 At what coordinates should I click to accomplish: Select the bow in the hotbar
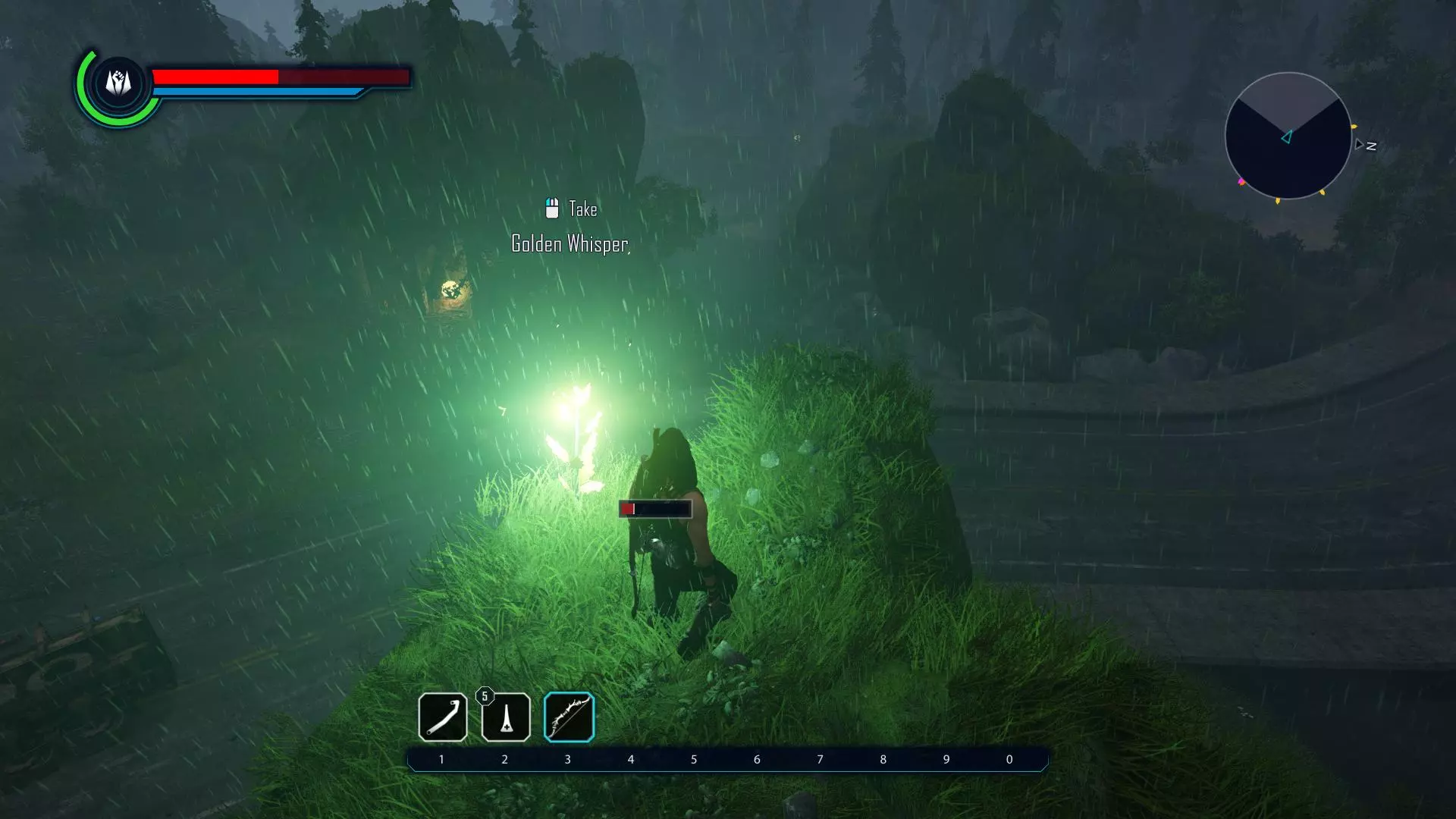(x=569, y=717)
